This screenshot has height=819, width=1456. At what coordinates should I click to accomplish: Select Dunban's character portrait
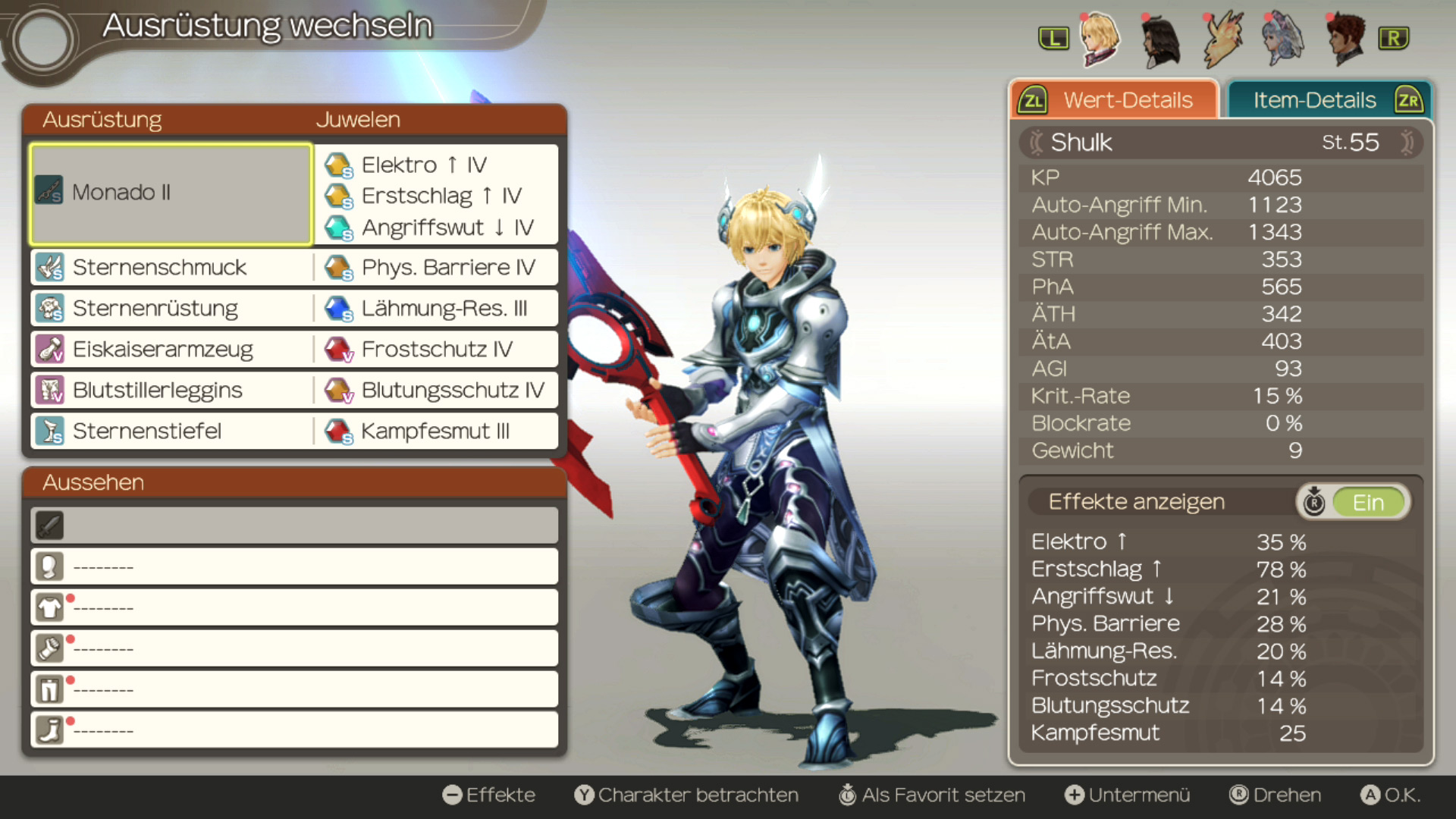click(x=1160, y=39)
